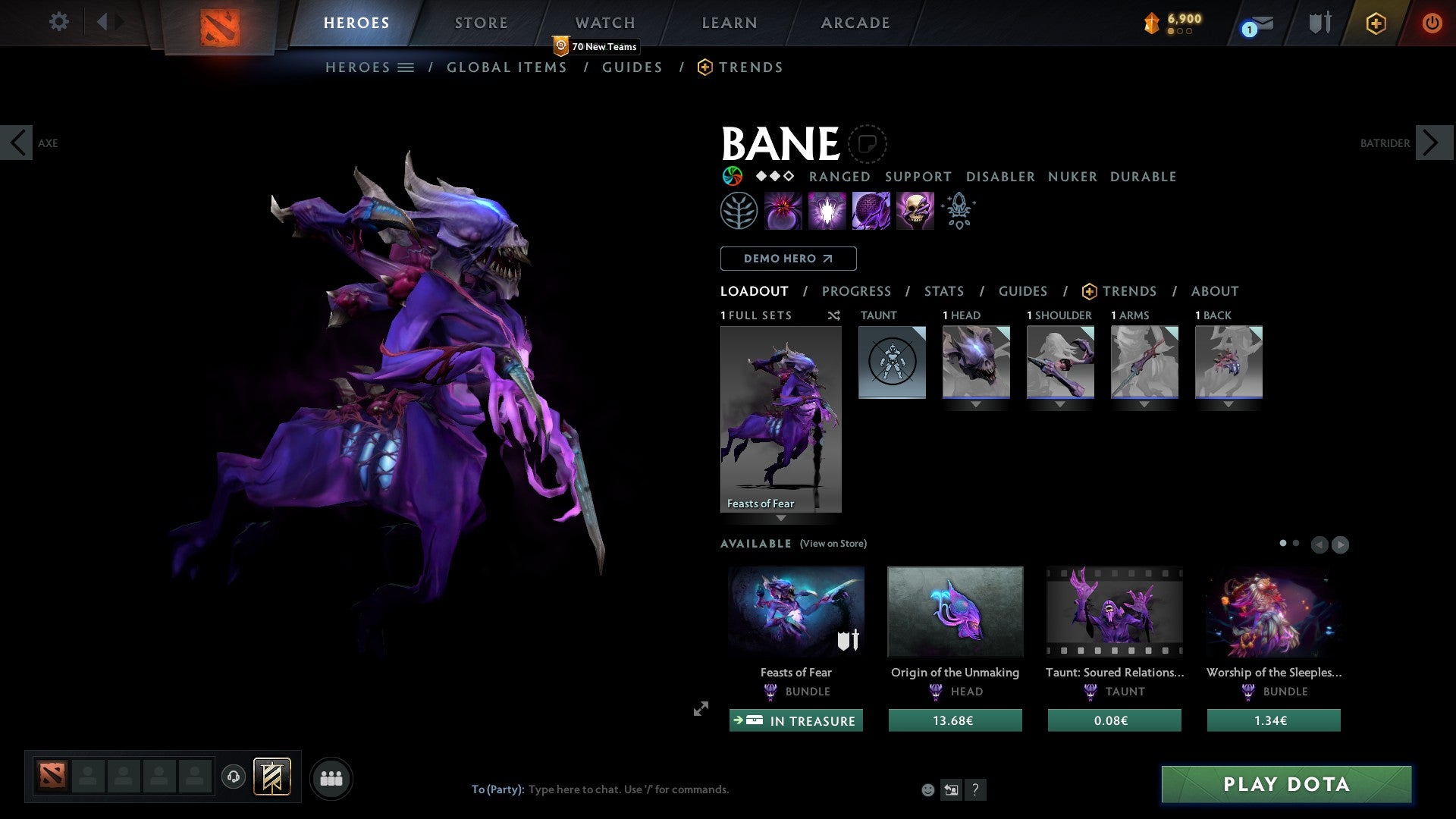Go to previous hero Axe
The height and width of the screenshot is (819, 1456).
point(17,143)
